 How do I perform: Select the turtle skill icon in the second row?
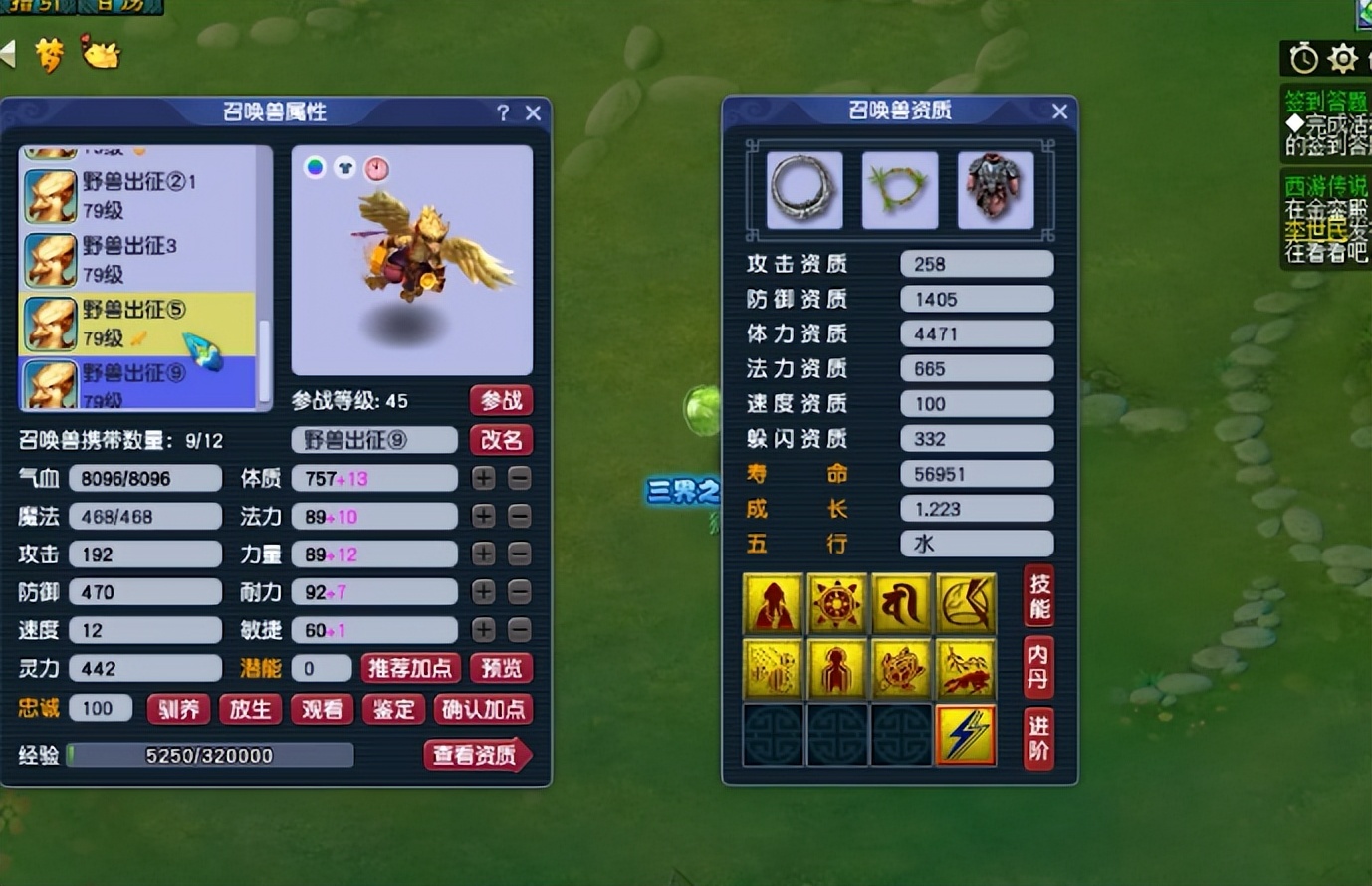point(901,669)
